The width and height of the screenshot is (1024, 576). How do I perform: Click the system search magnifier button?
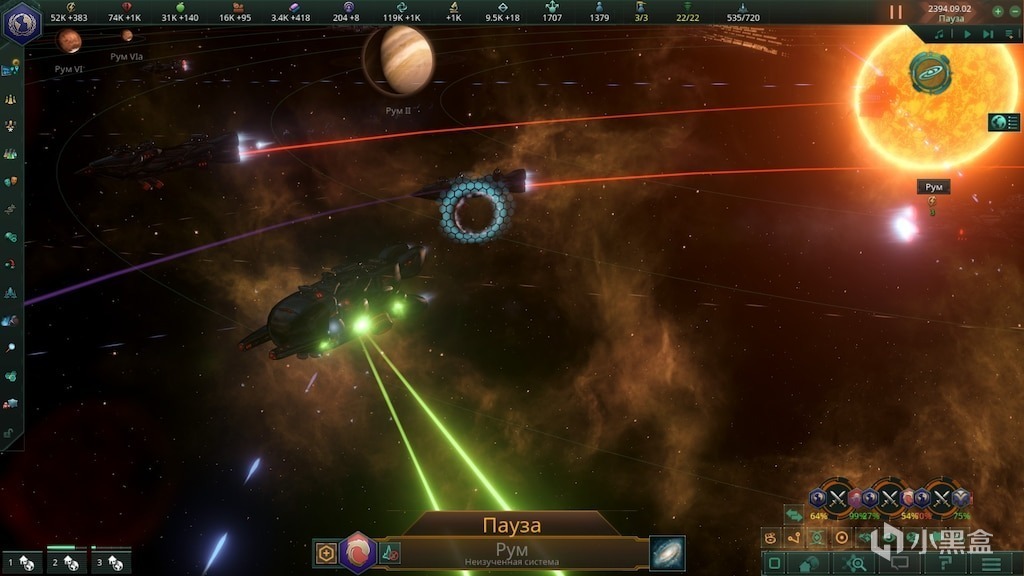pos(858,564)
